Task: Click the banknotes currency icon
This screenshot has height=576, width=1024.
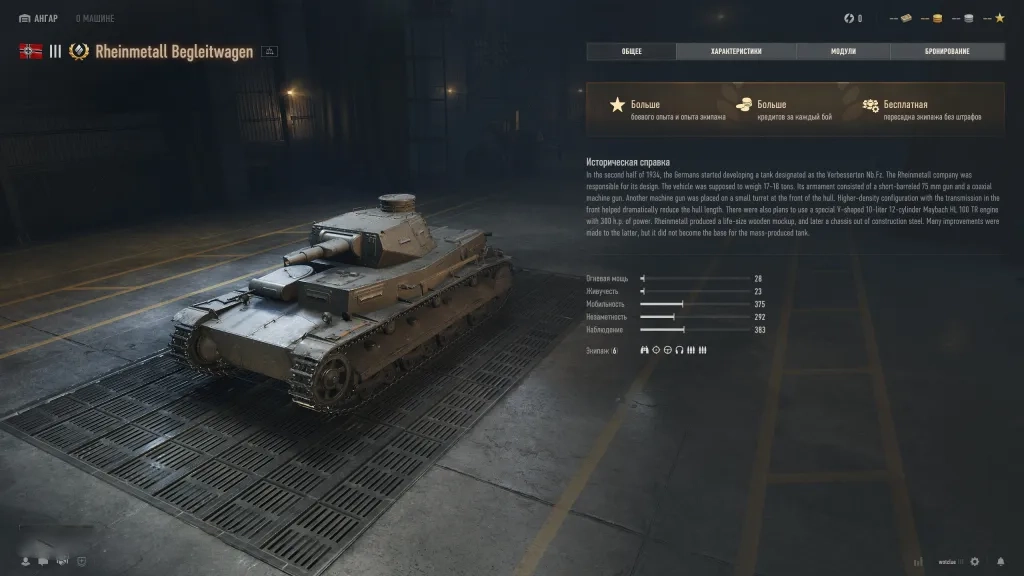Action: [x=906, y=18]
